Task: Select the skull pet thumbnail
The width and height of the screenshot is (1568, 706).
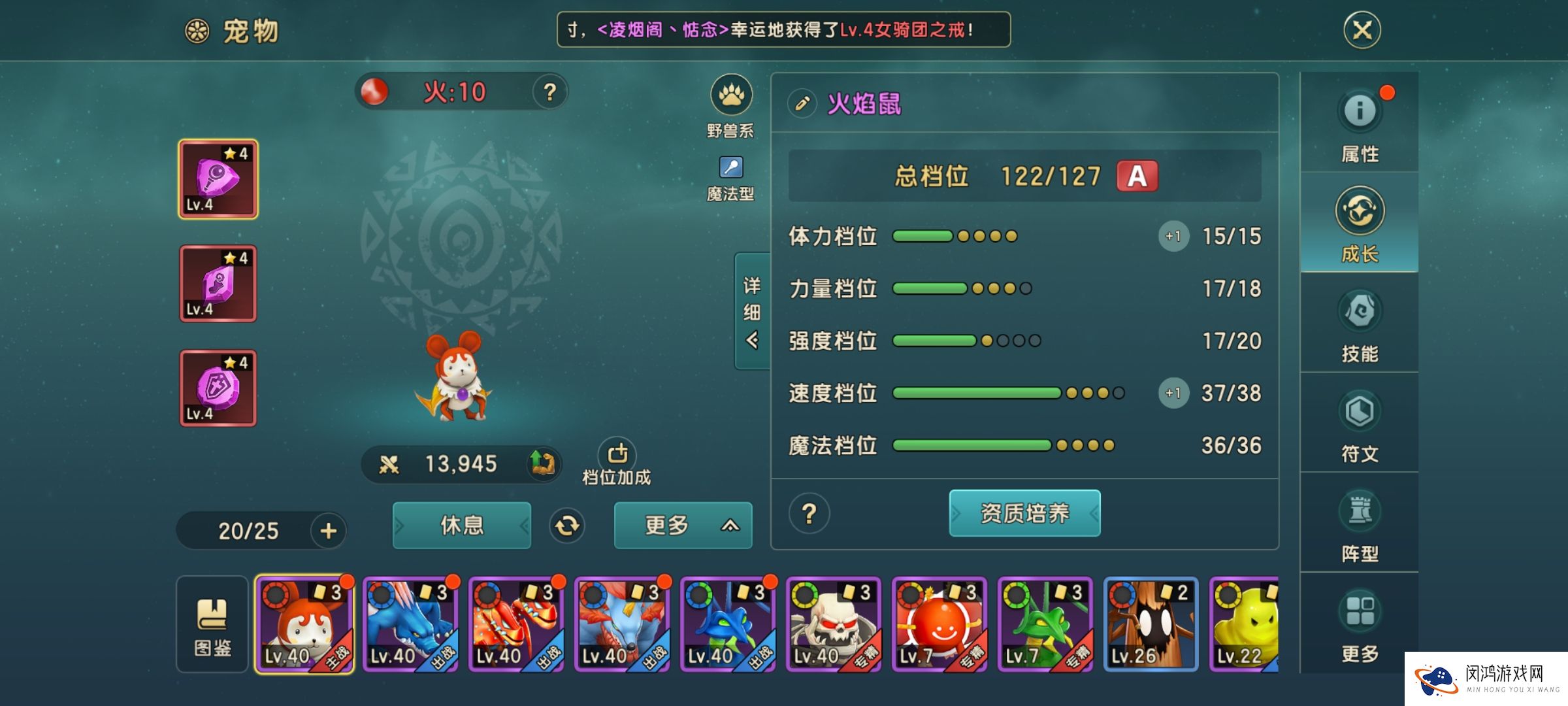Action: tap(833, 624)
